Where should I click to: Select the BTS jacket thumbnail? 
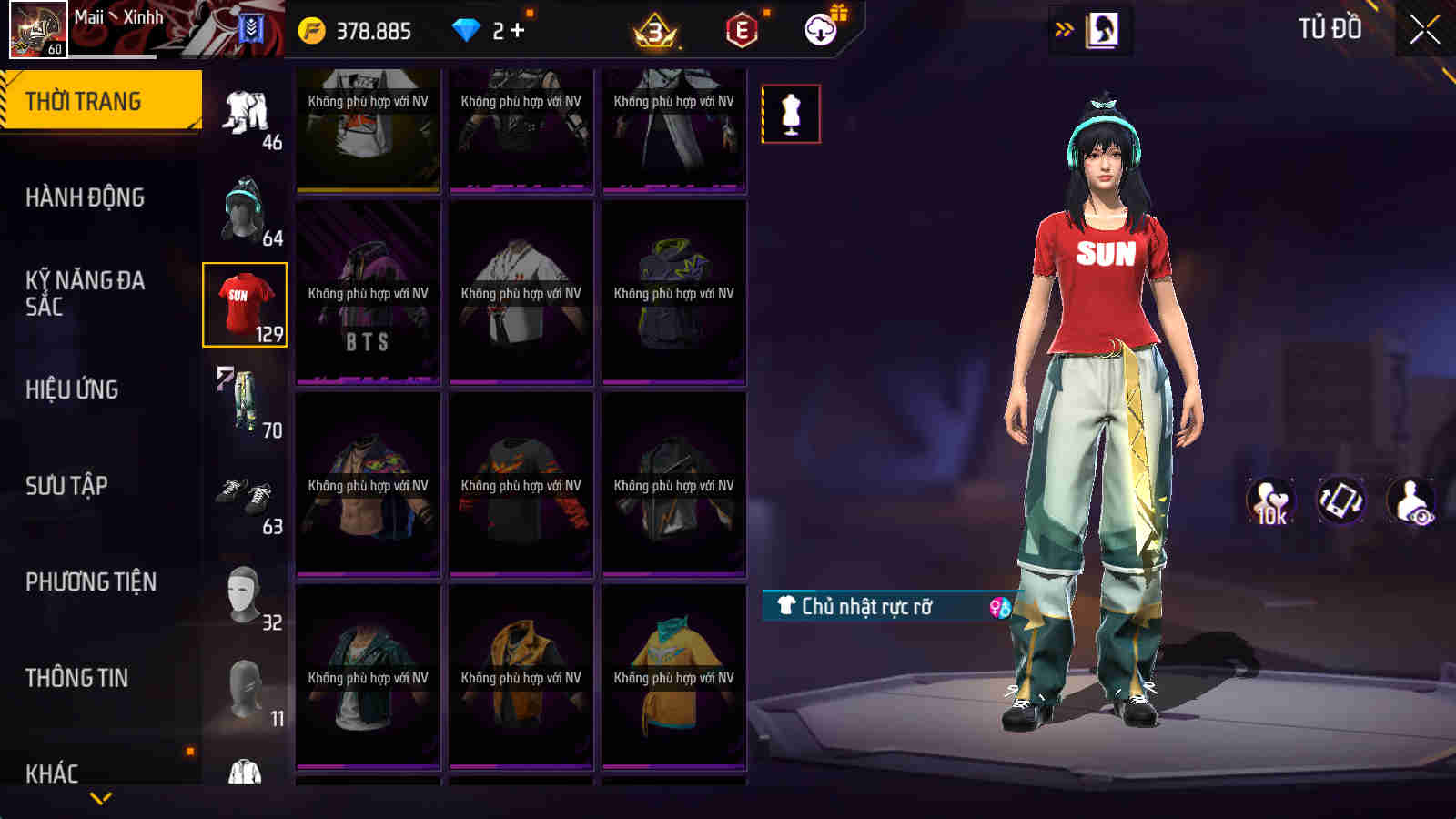point(368,291)
